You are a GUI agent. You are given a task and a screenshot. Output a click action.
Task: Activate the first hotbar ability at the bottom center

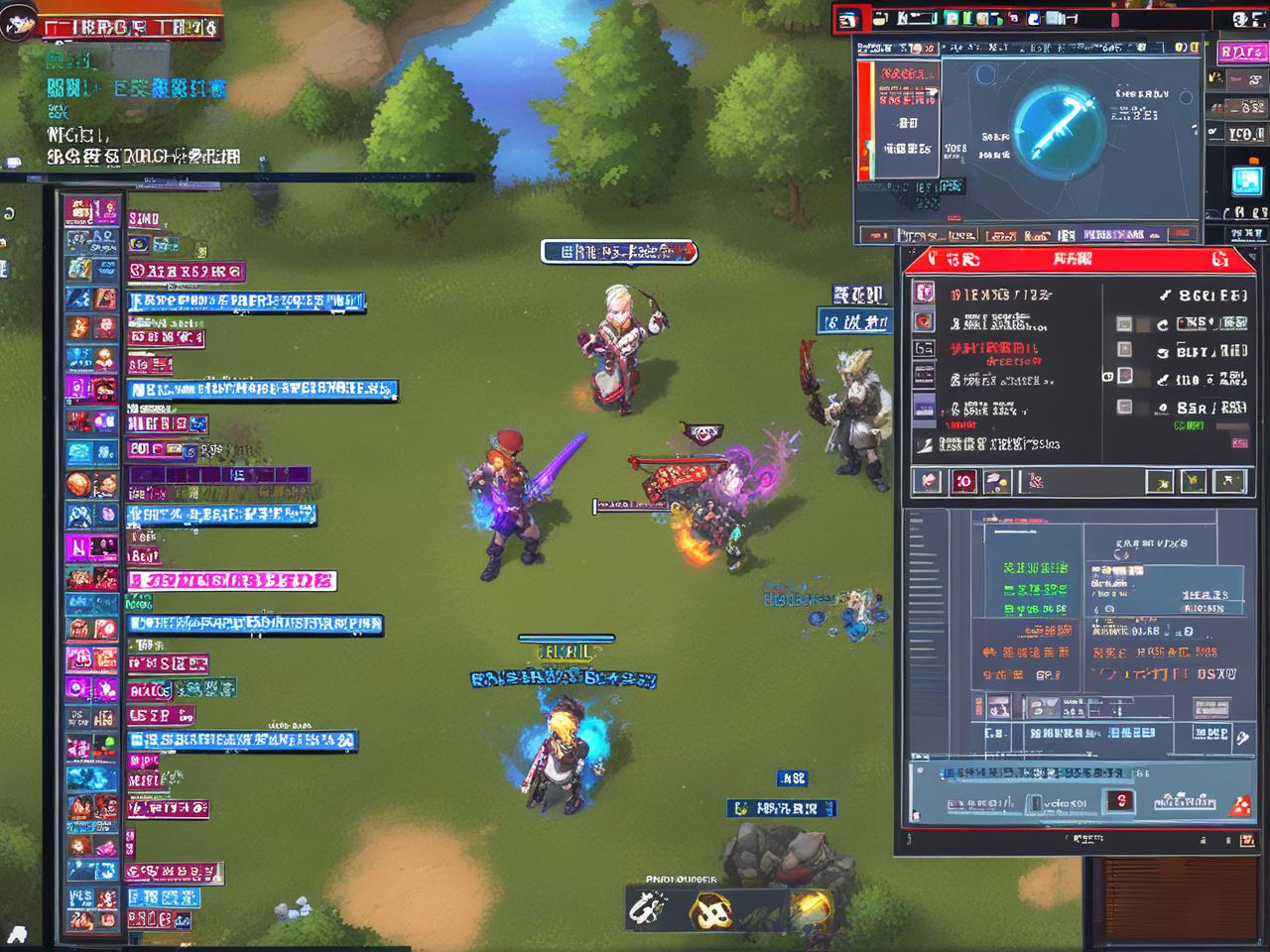(651, 907)
